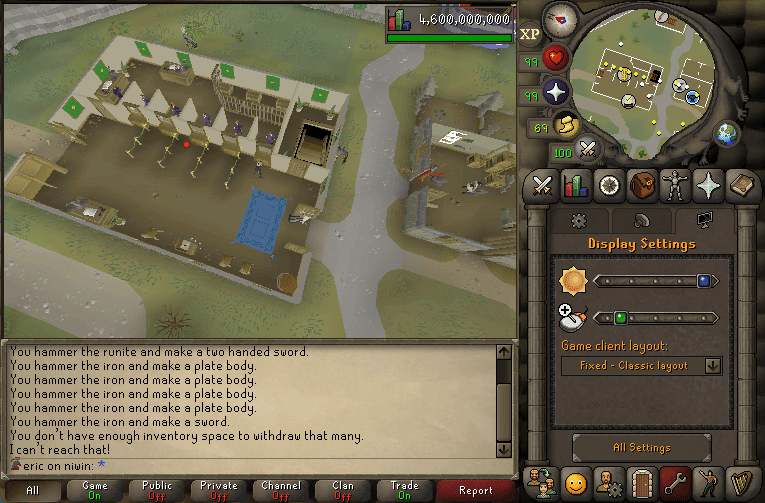This screenshot has height=503, width=765.
Task: Open the worn equipment tab
Action: point(674,186)
